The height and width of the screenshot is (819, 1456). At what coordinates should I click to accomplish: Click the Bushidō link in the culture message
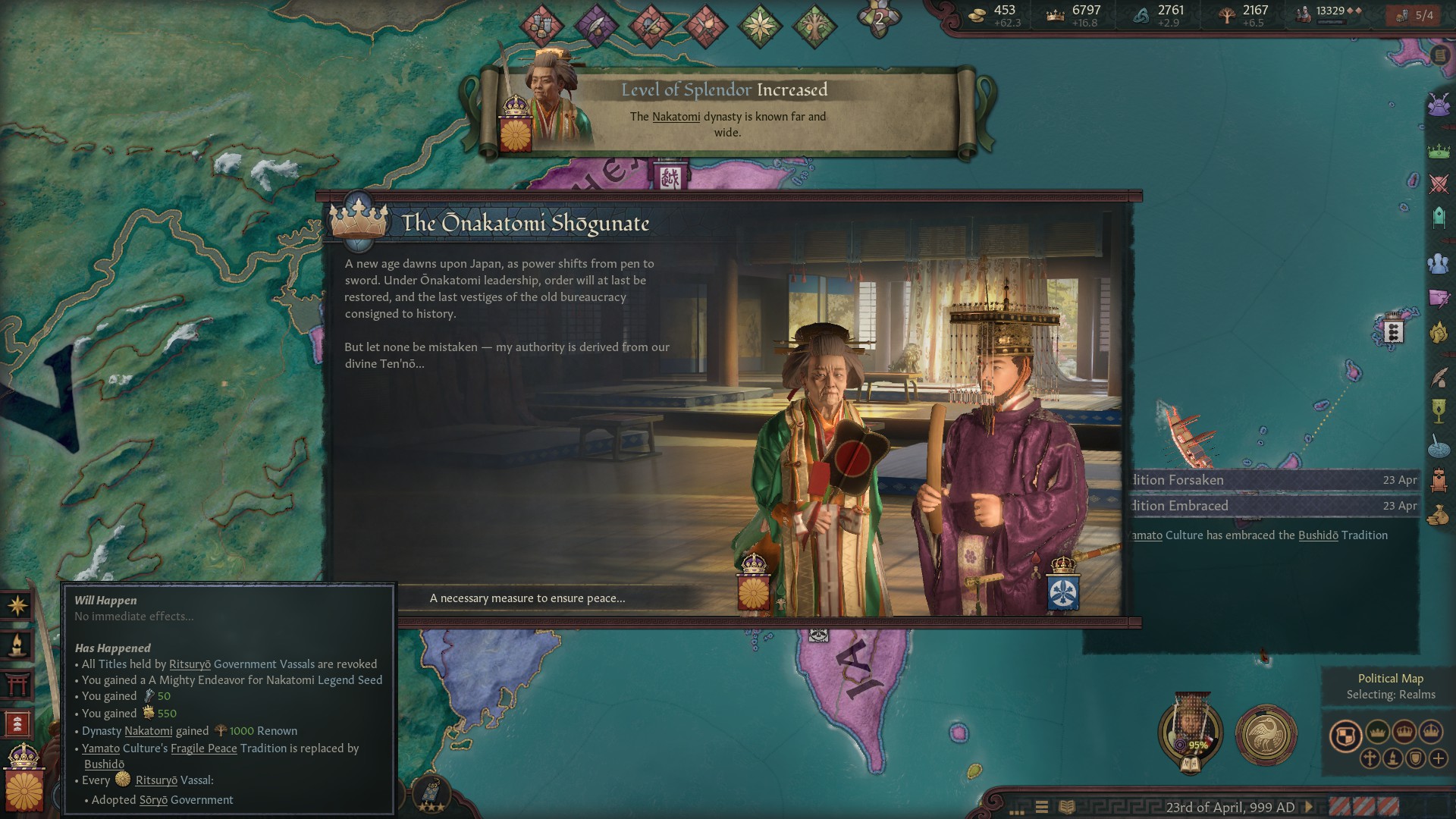[x=1318, y=535]
